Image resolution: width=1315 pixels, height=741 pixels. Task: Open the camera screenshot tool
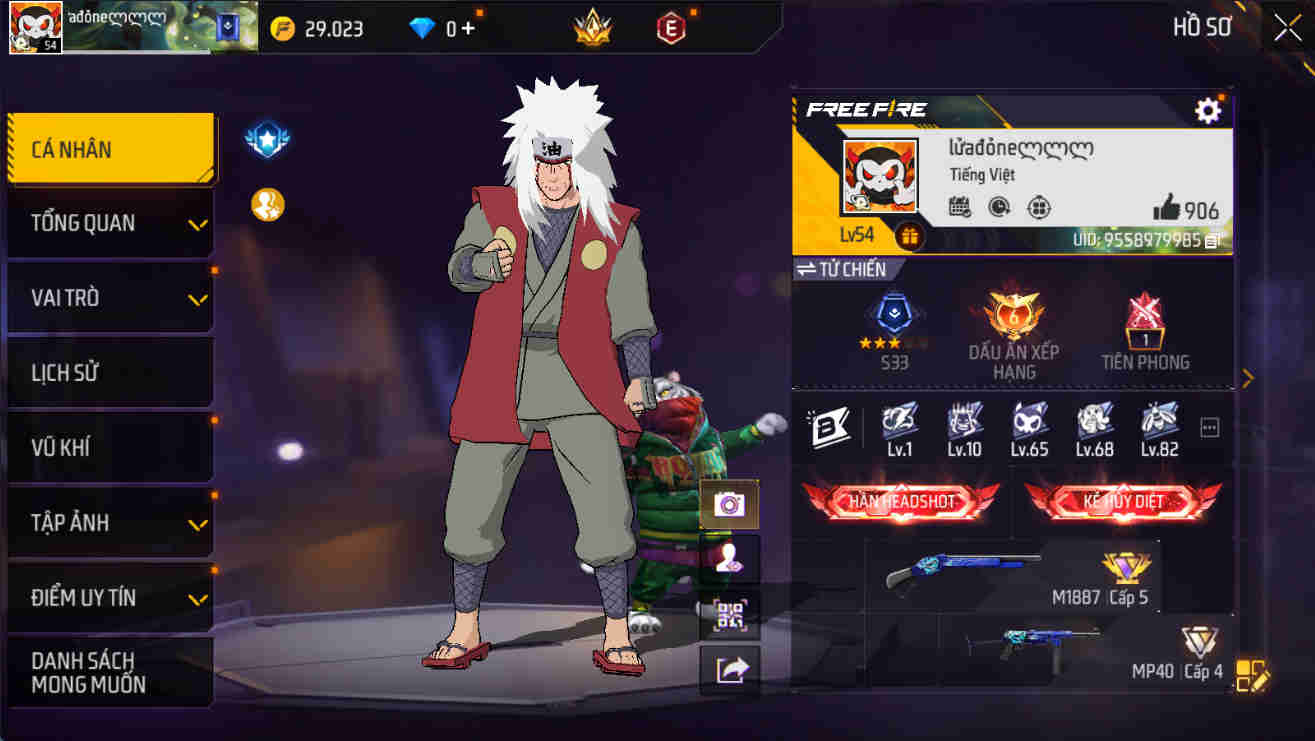[x=730, y=506]
